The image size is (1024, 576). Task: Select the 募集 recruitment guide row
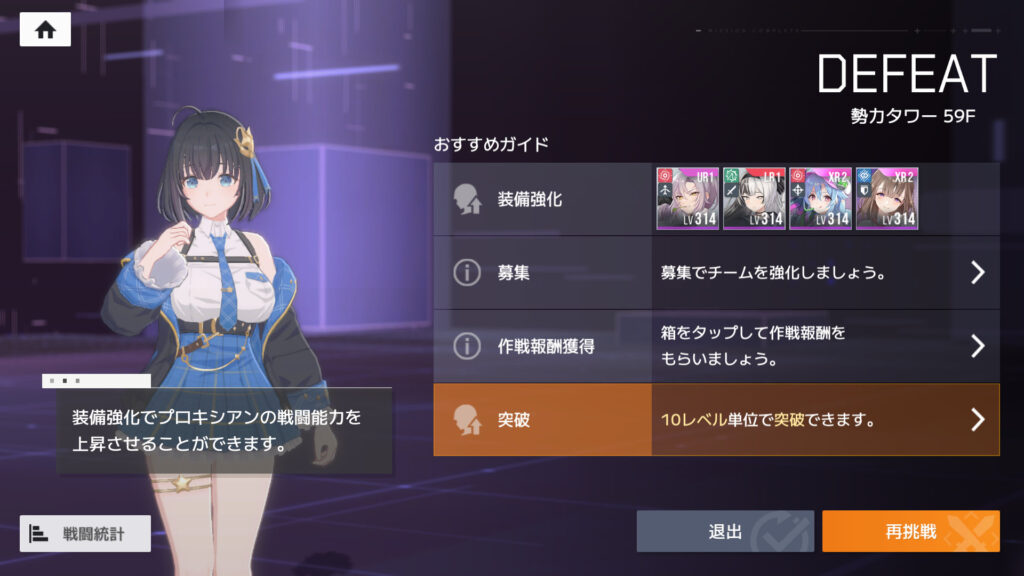click(x=715, y=272)
